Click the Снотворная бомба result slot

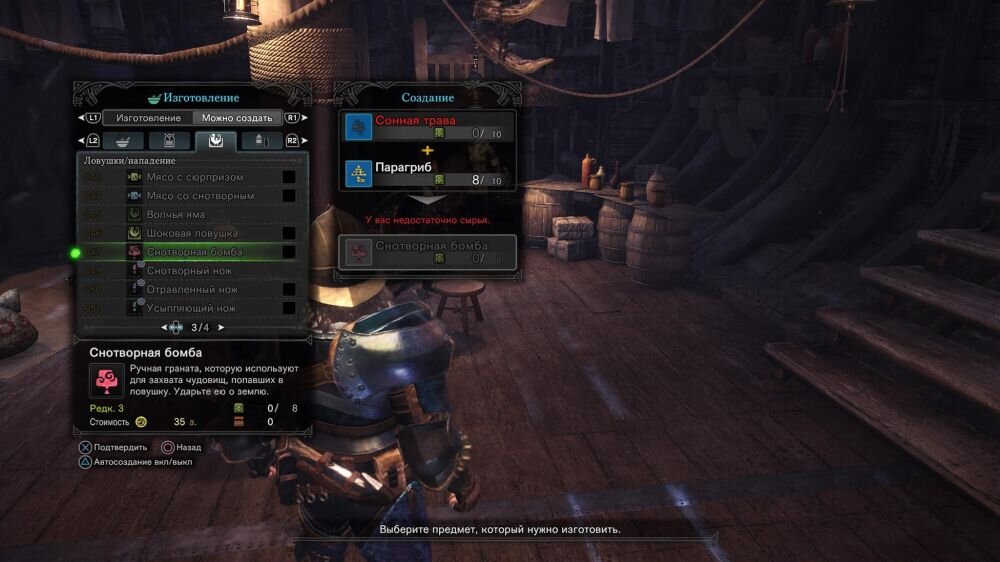click(428, 252)
